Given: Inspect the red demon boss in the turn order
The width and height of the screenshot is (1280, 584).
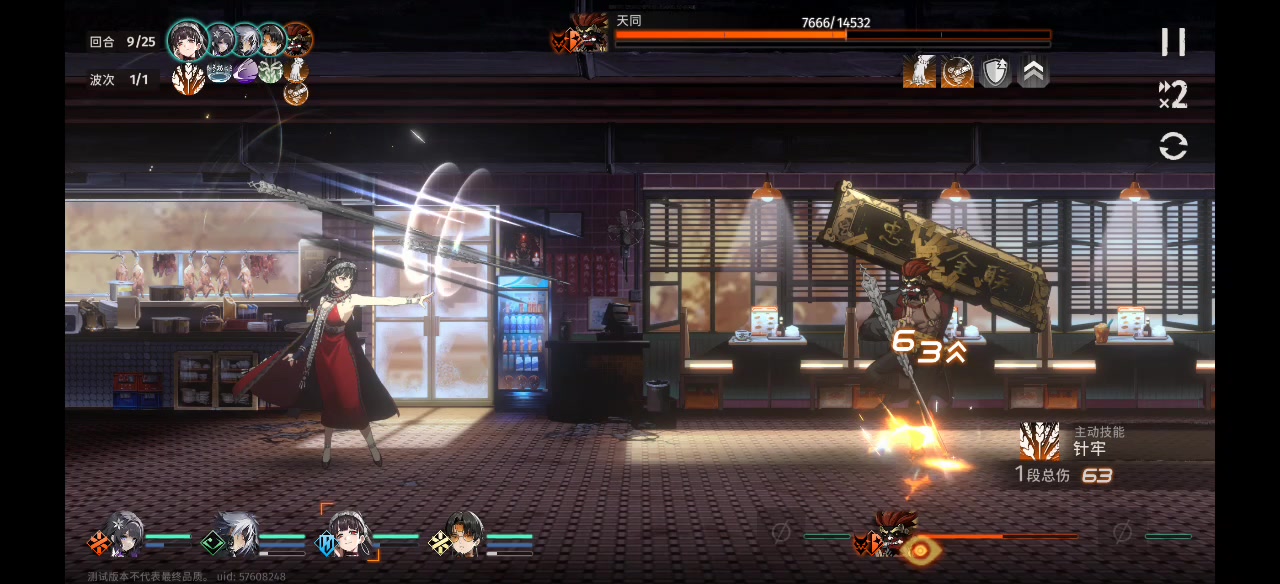Looking at the screenshot, I should point(297,40).
